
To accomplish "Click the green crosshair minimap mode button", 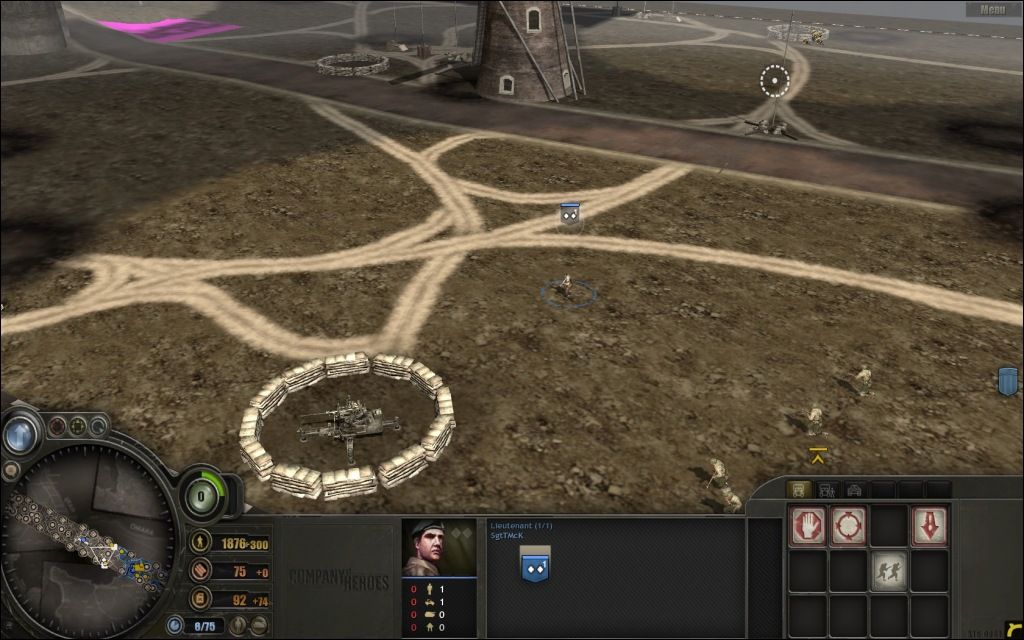I will [x=77, y=424].
